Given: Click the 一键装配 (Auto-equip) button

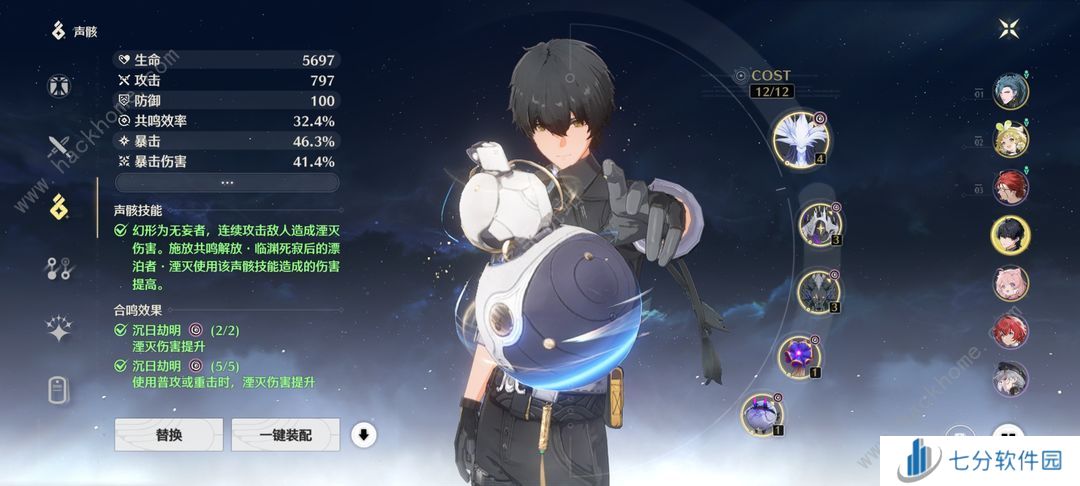Looking at the screenshot, I should tap(286, 435).
